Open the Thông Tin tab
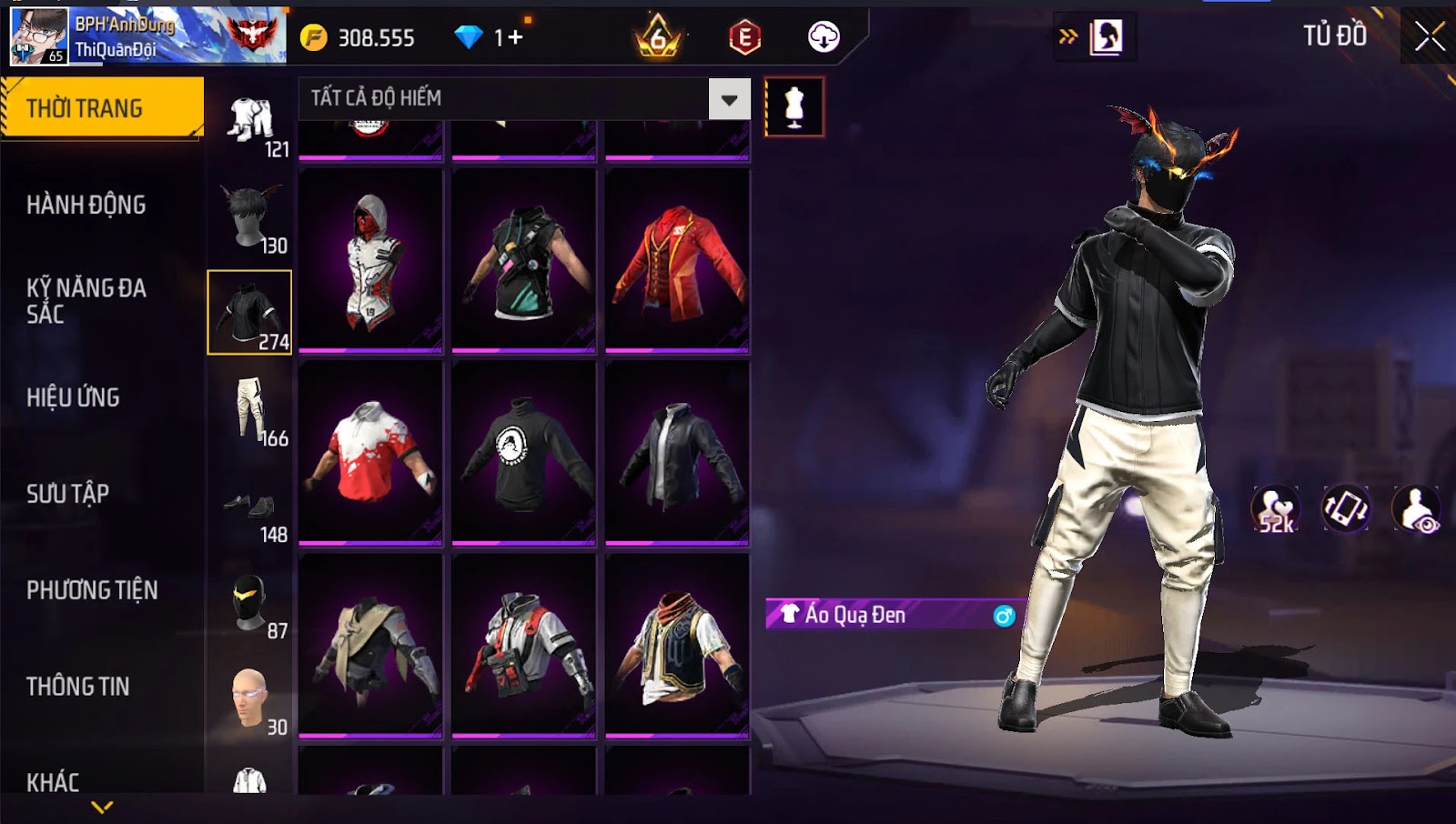The image size is (1456, 824). point(78,687)
